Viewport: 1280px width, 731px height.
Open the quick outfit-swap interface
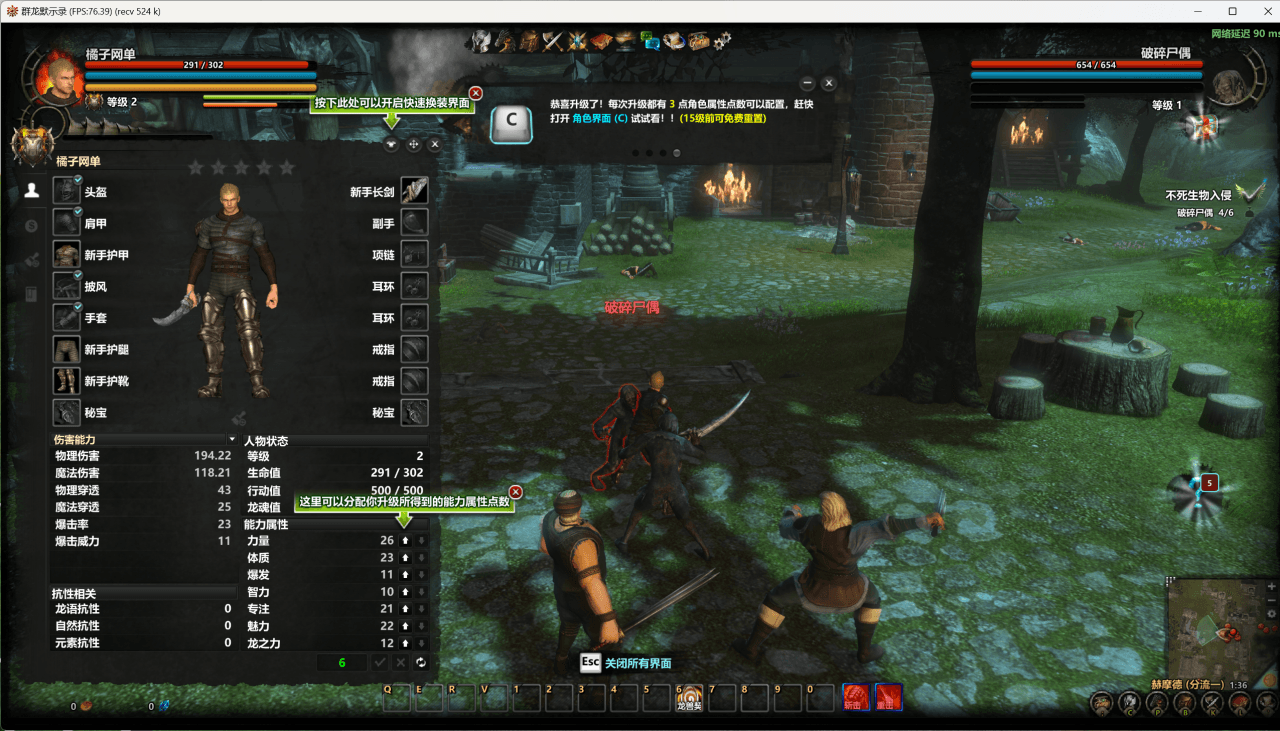[x=391, y=144]
